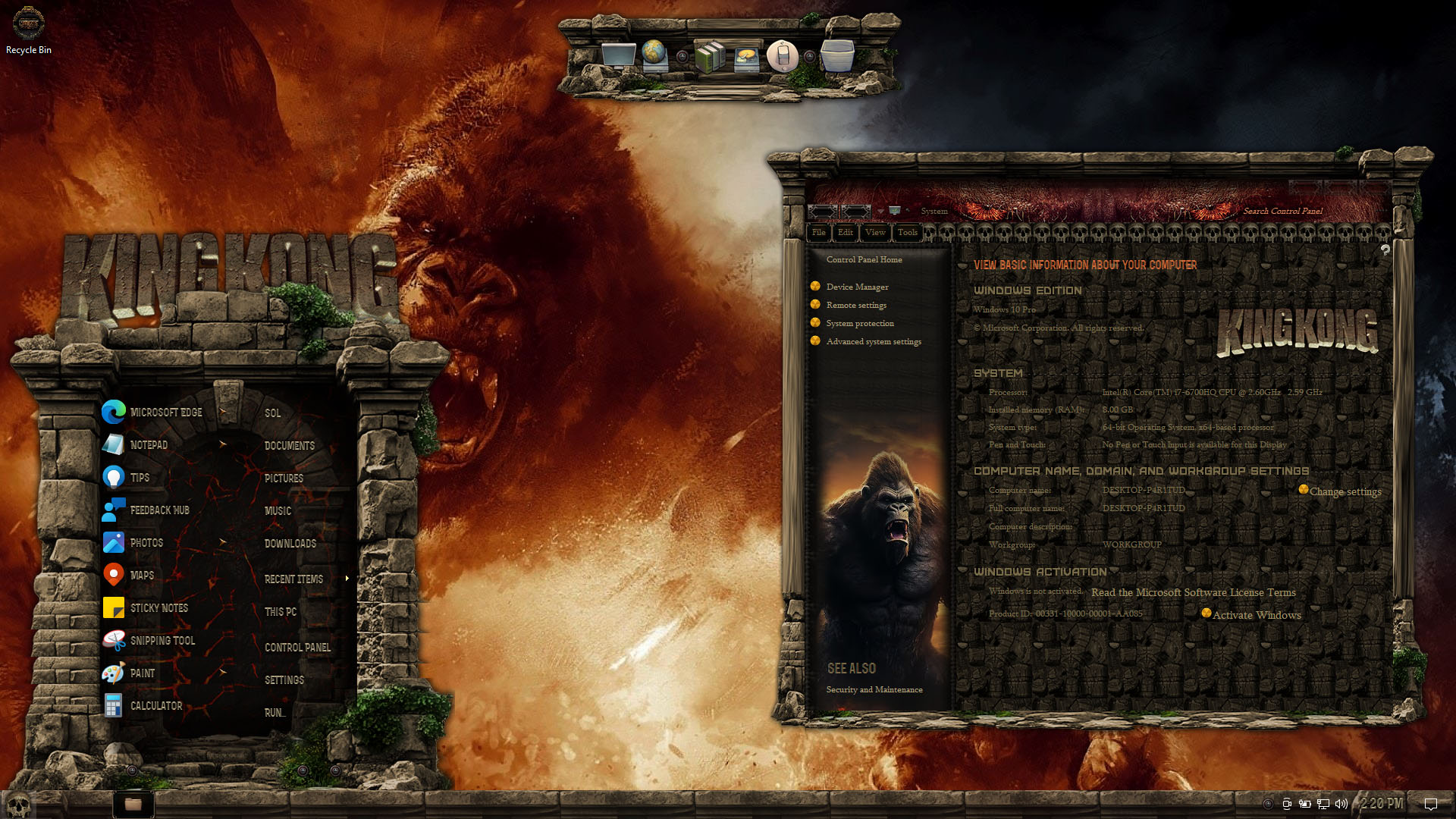Open the Calculator app entry
Screen dimensions: 1456x819
pyautogui.click(x=155, y=706)
